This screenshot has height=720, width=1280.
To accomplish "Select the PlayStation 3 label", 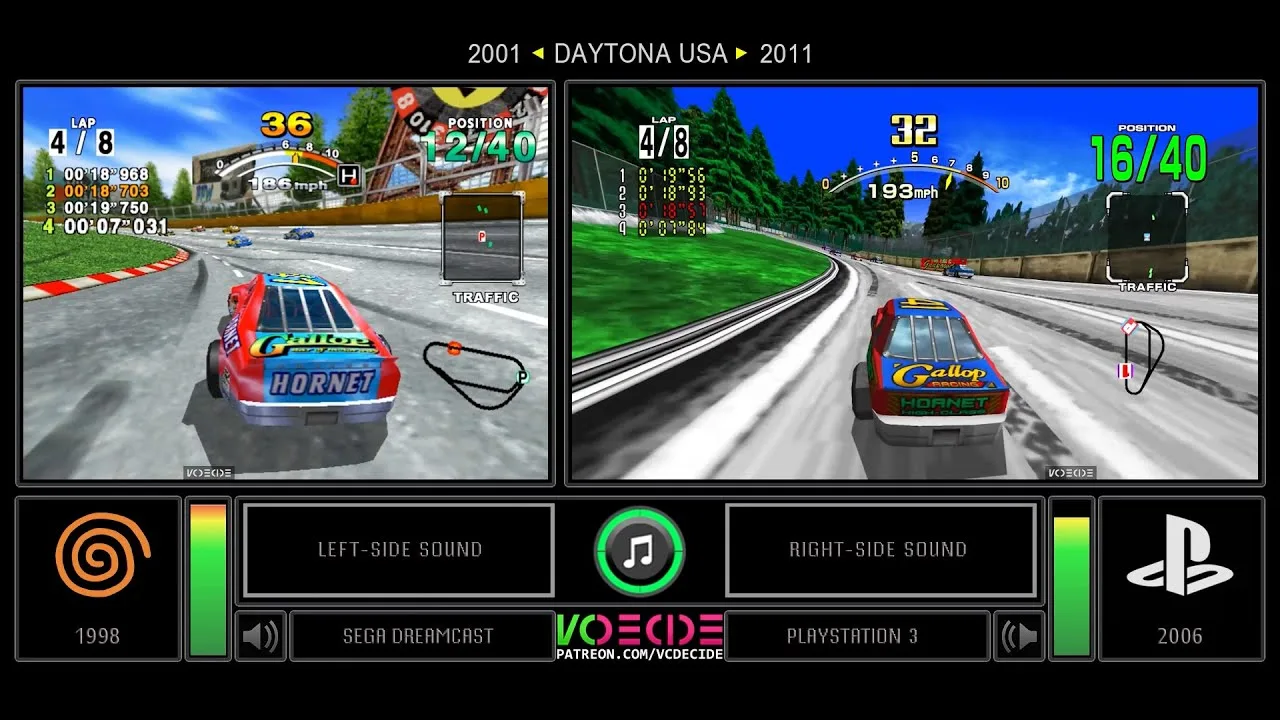I will click(x=852, y=636).
